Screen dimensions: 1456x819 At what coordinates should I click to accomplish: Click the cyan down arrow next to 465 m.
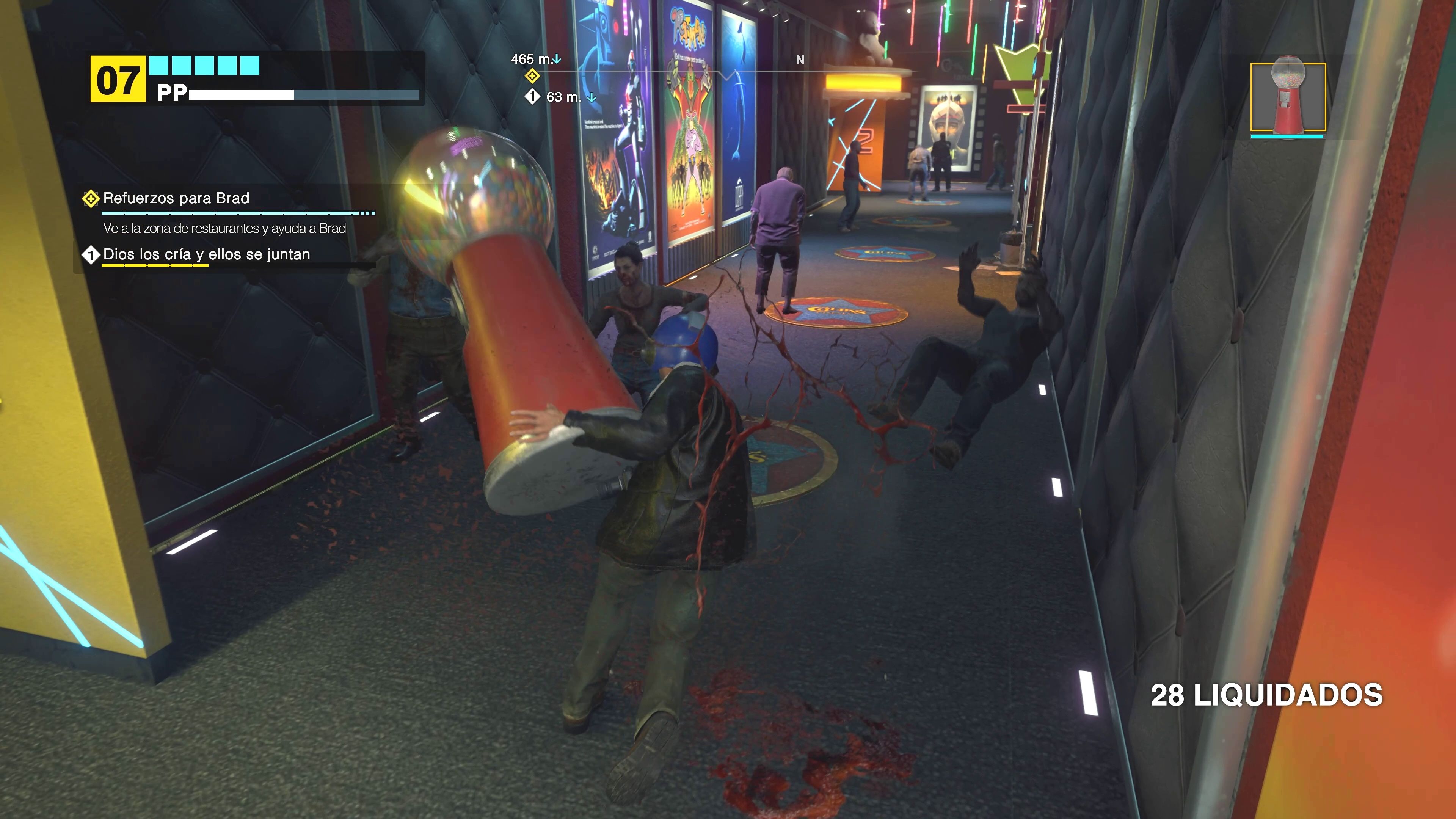pyautogui.click(x=557, y=58)
